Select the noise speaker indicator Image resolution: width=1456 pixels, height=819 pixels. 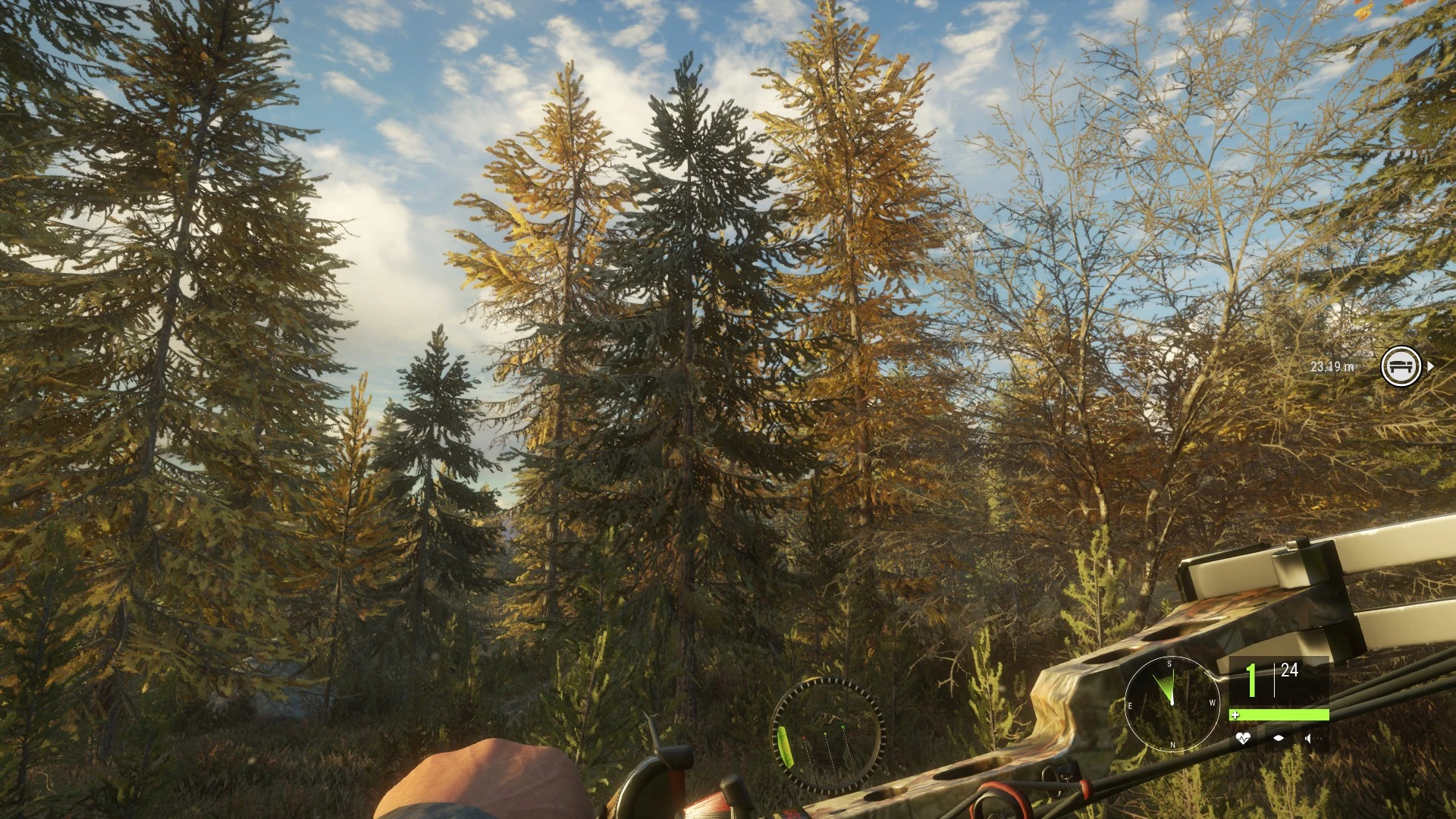pyautogui.click(x=1310, y=738)
